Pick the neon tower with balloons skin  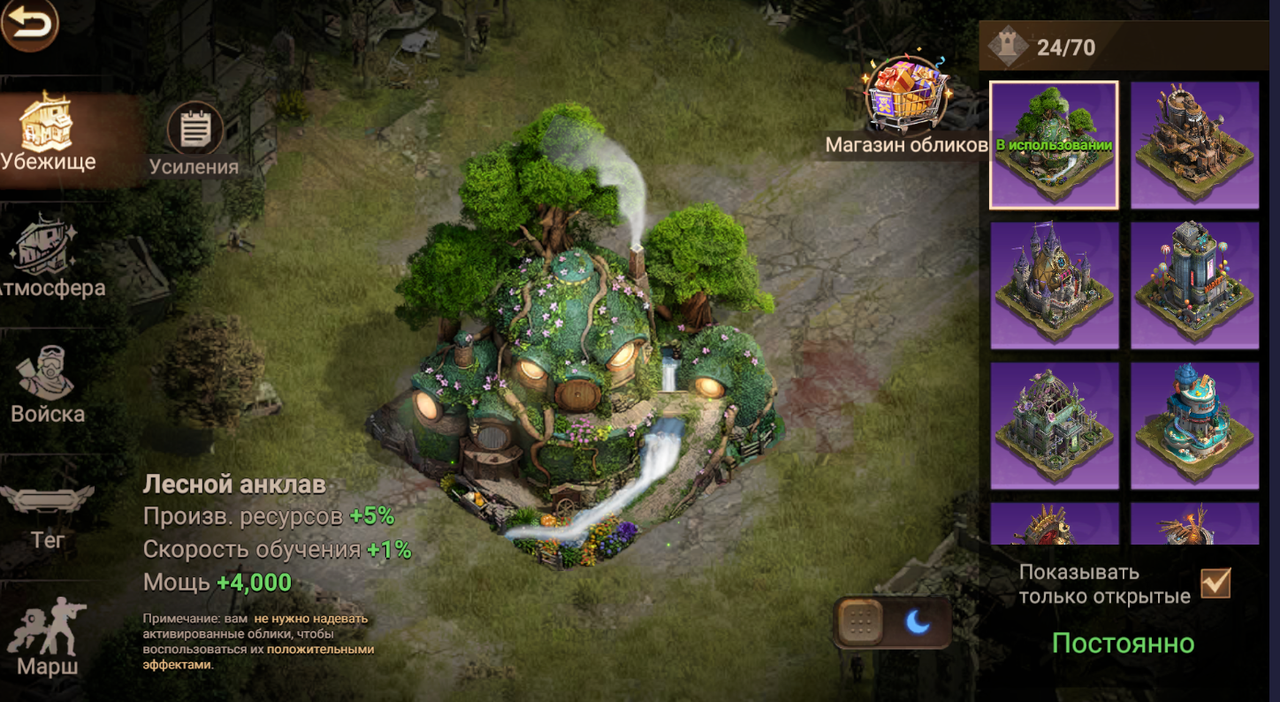1195,285
